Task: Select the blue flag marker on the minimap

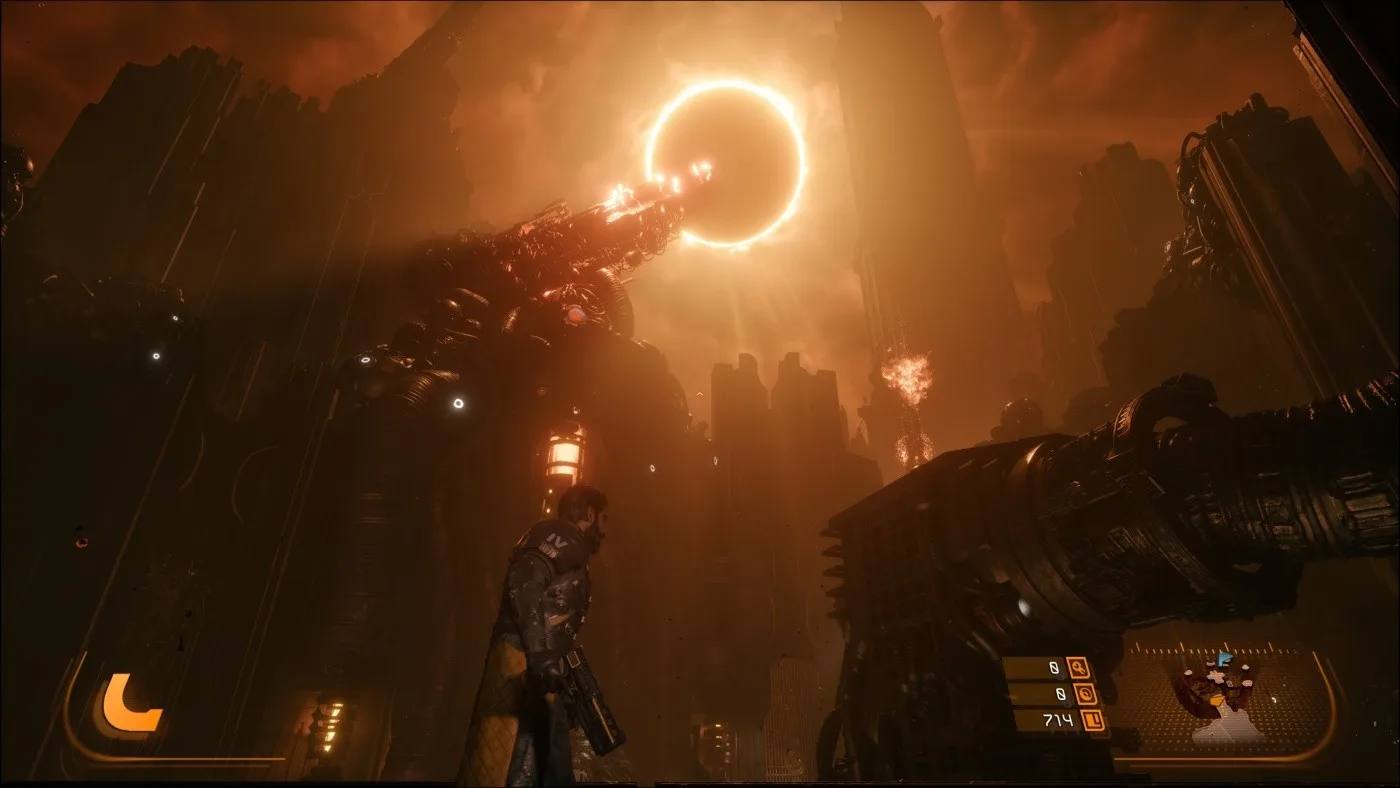Action: pyautogui.click(x=1224, y=658)
